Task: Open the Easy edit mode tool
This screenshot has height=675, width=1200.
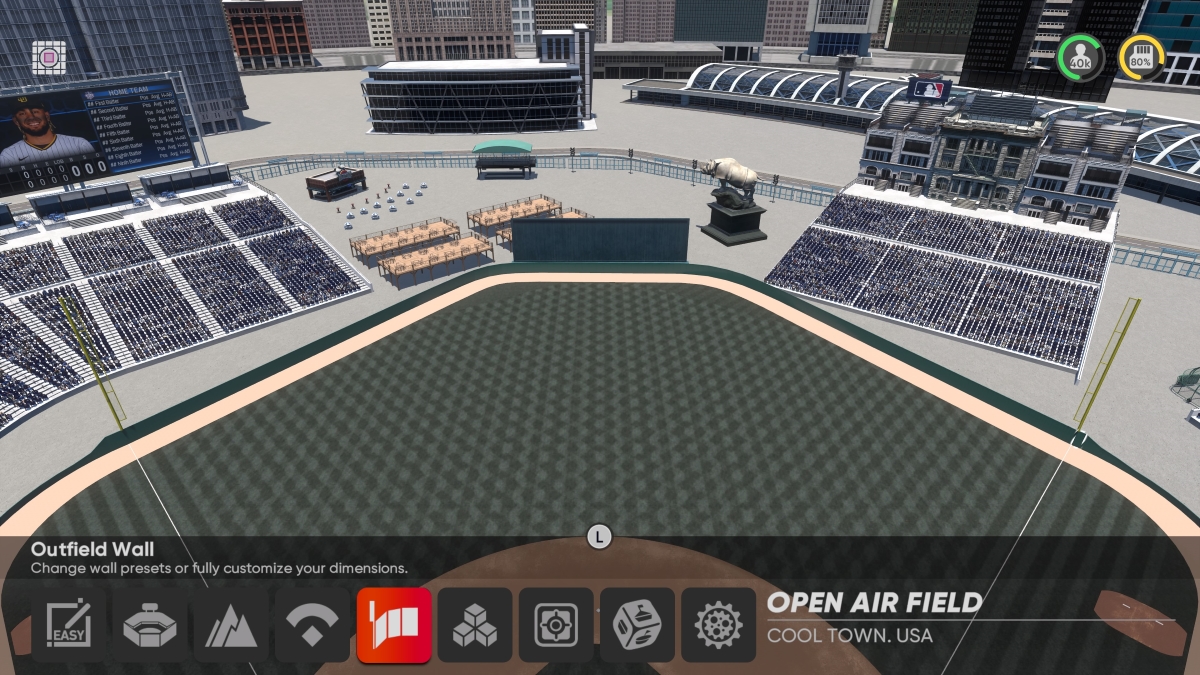Action: click(68, 625)
